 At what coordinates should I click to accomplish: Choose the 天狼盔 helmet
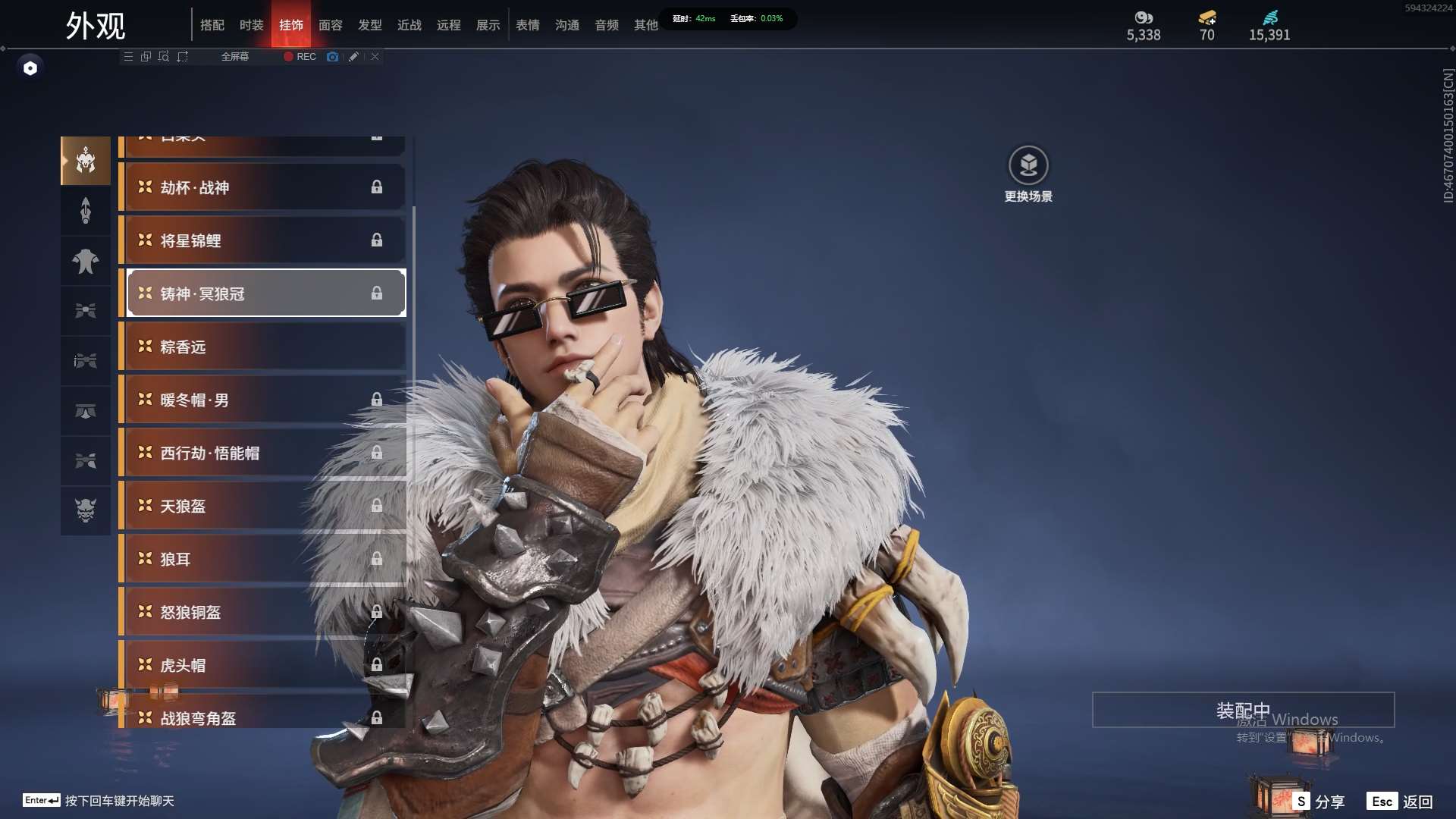262,506
